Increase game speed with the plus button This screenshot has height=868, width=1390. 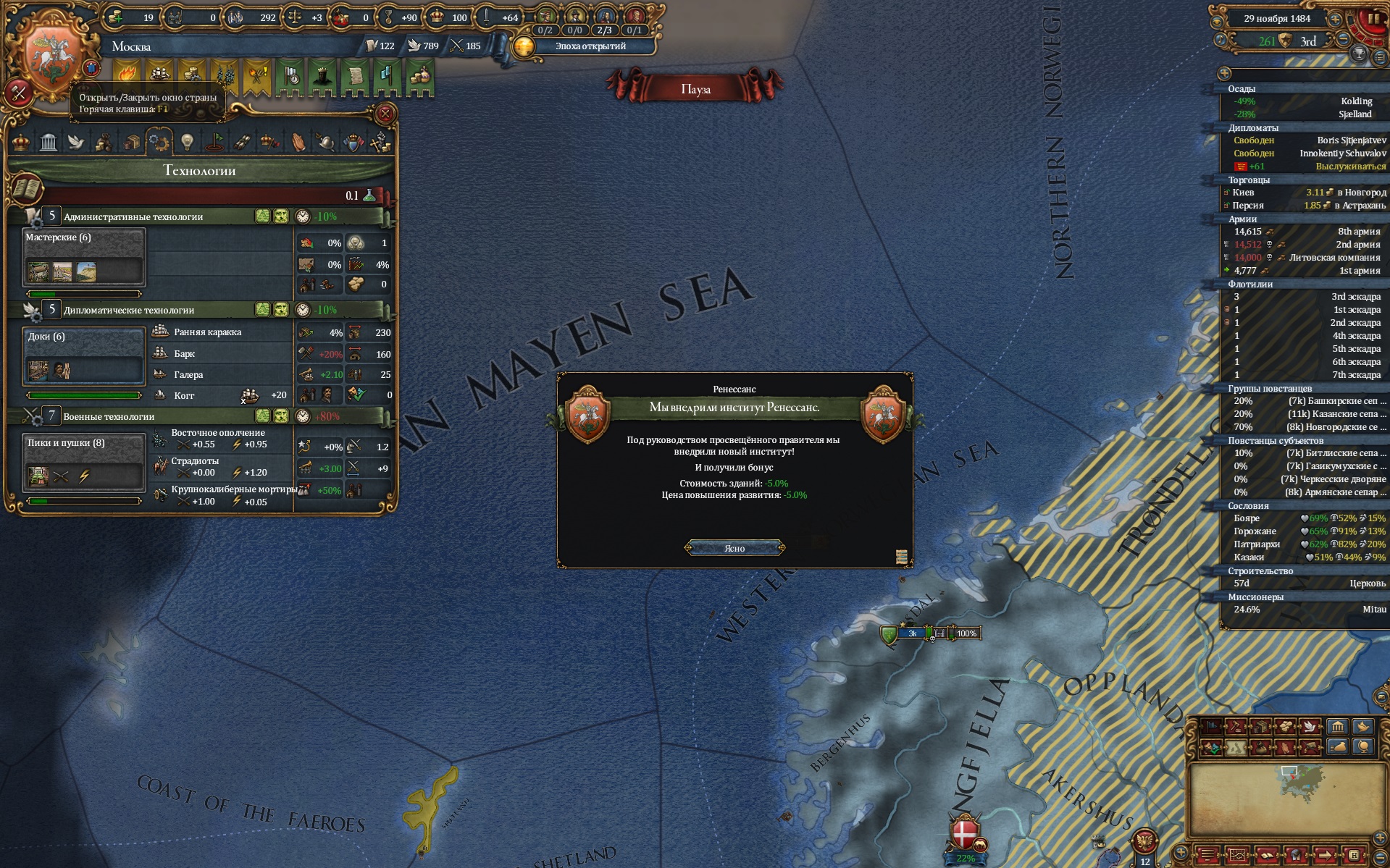[x=1335, y=20]
